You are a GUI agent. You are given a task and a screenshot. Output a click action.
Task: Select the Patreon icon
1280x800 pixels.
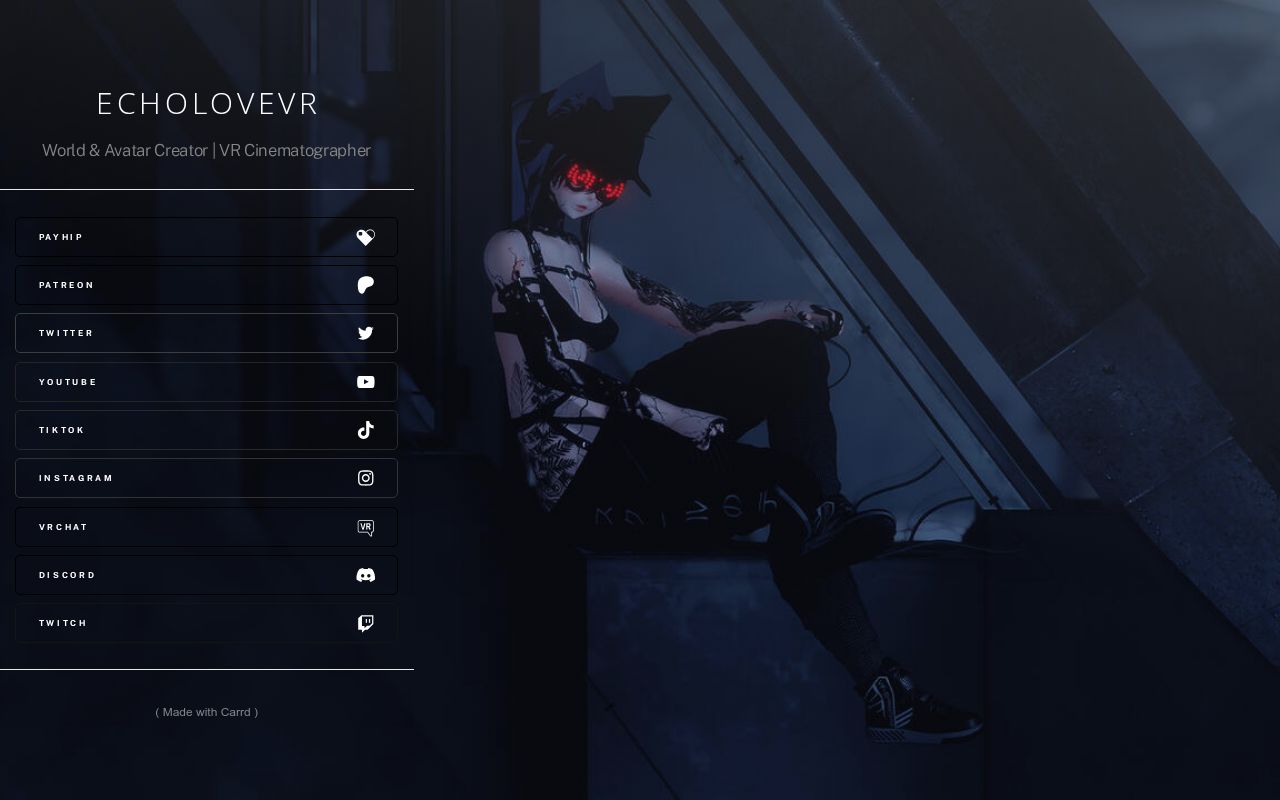pyautogui.click(x=365, y=285)
